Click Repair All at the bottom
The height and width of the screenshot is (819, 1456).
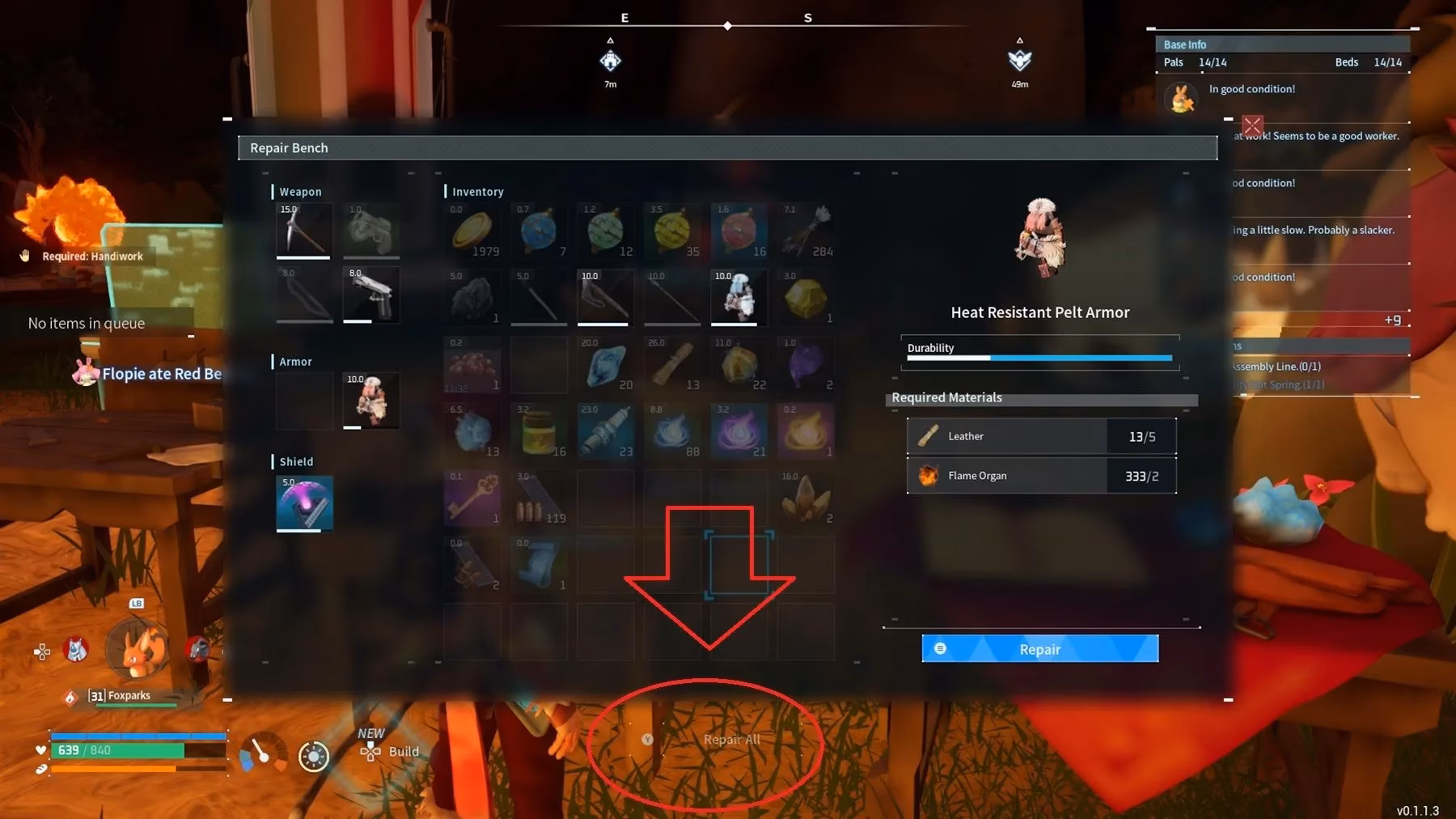pos(732,739)
